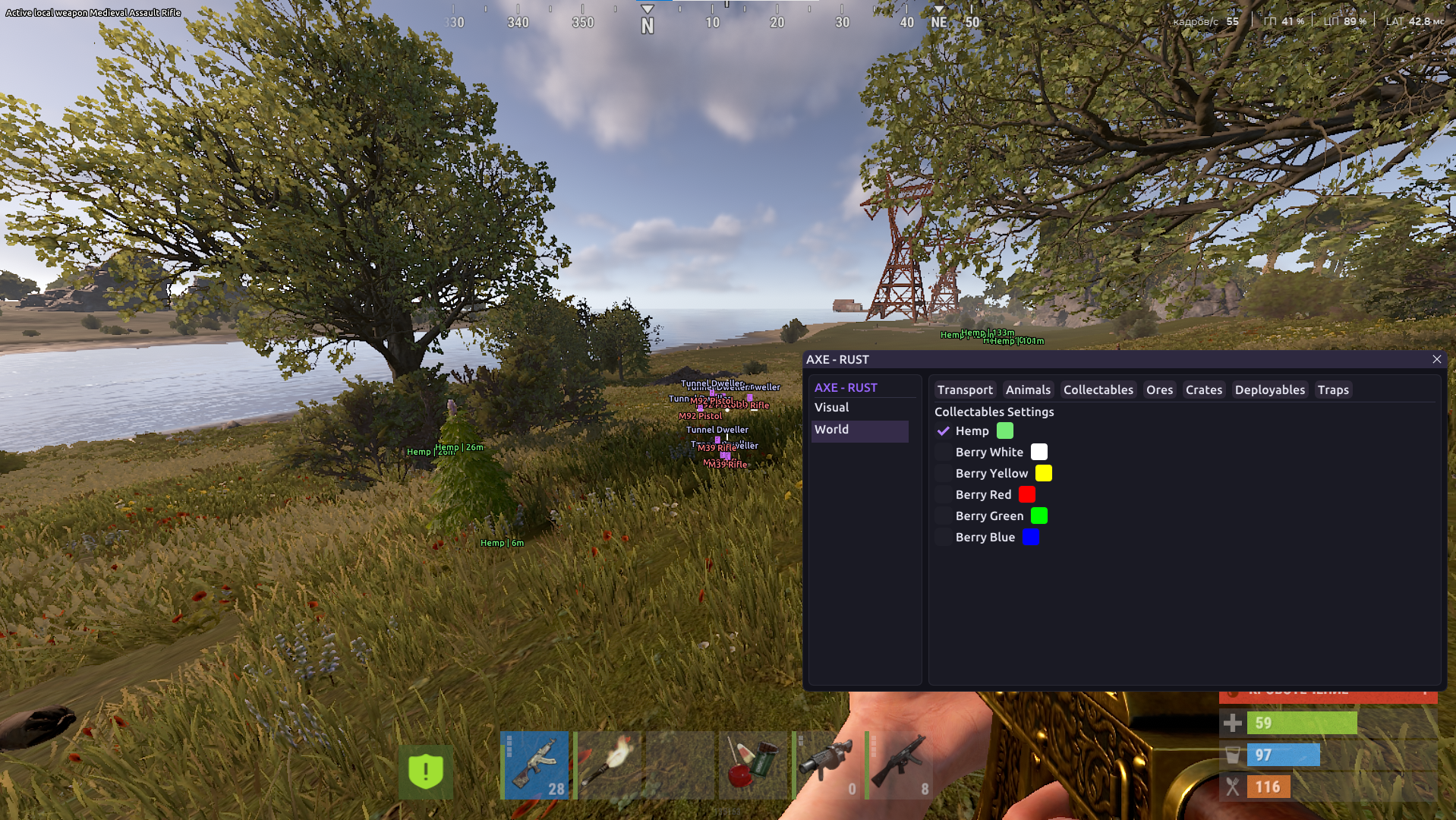Click the green shield safe-zone icon
This screenshot has width=1456, height=820.
click(426, 772)
